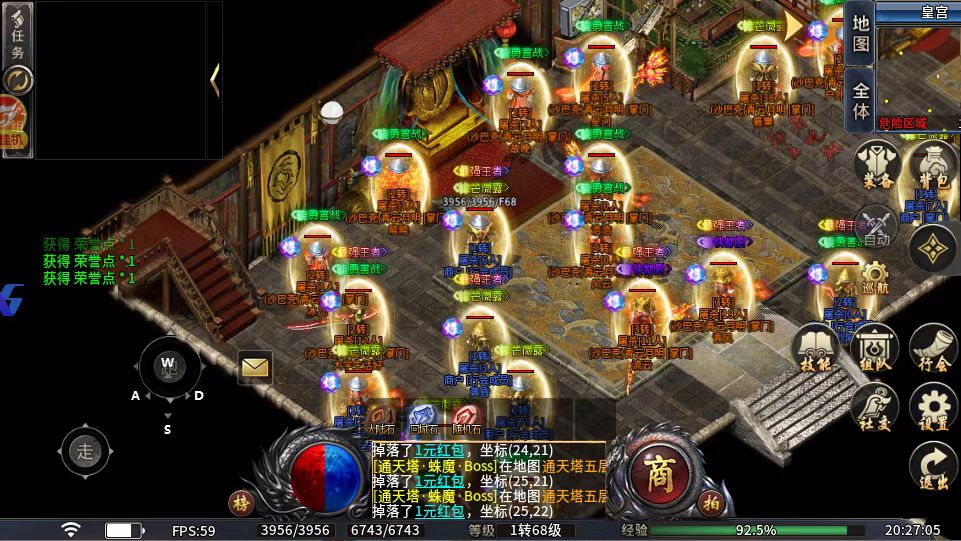Open the 技能 skills book

[x=816, y=349]
